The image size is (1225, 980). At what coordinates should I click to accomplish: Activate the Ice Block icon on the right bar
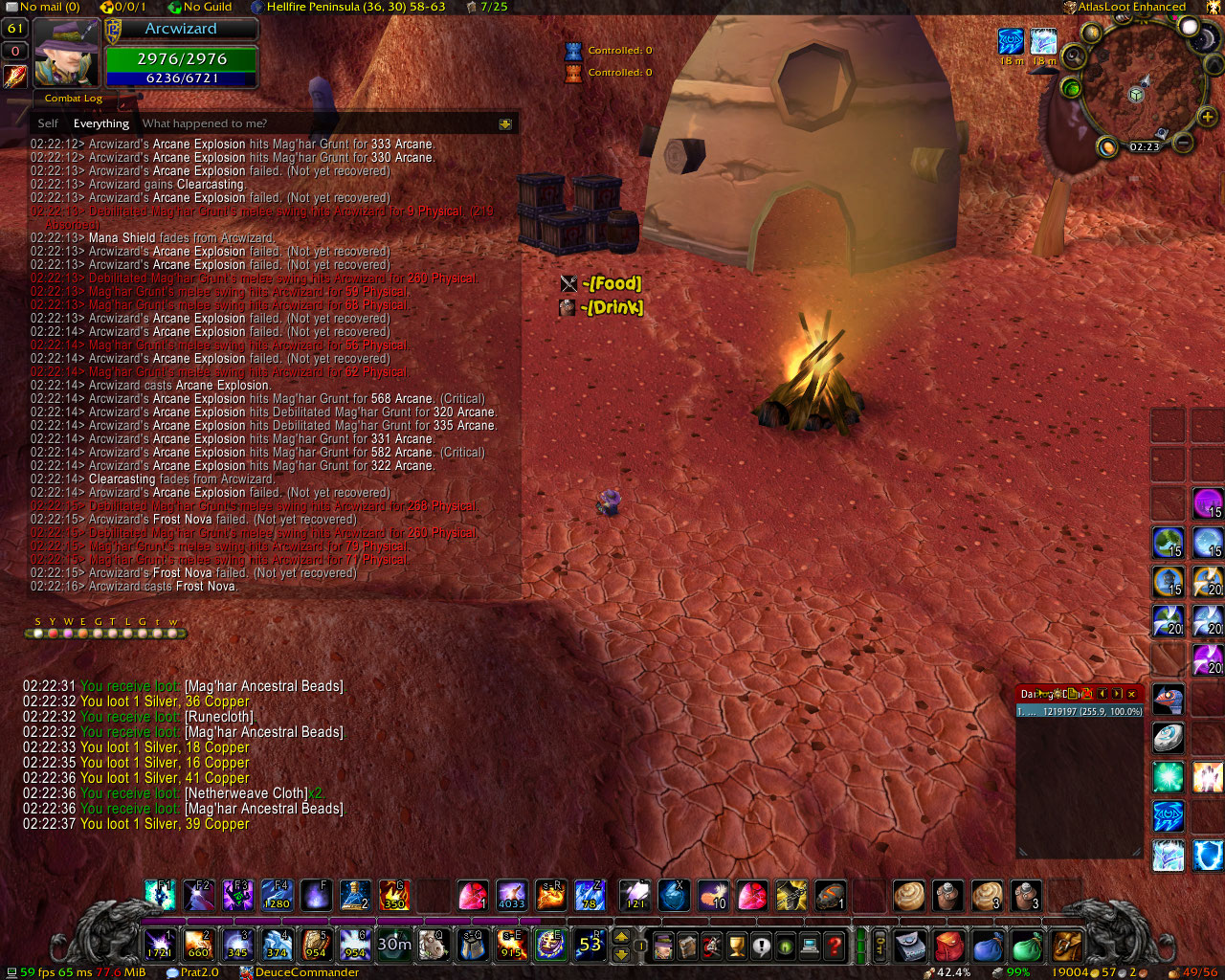click(1206, 854)
